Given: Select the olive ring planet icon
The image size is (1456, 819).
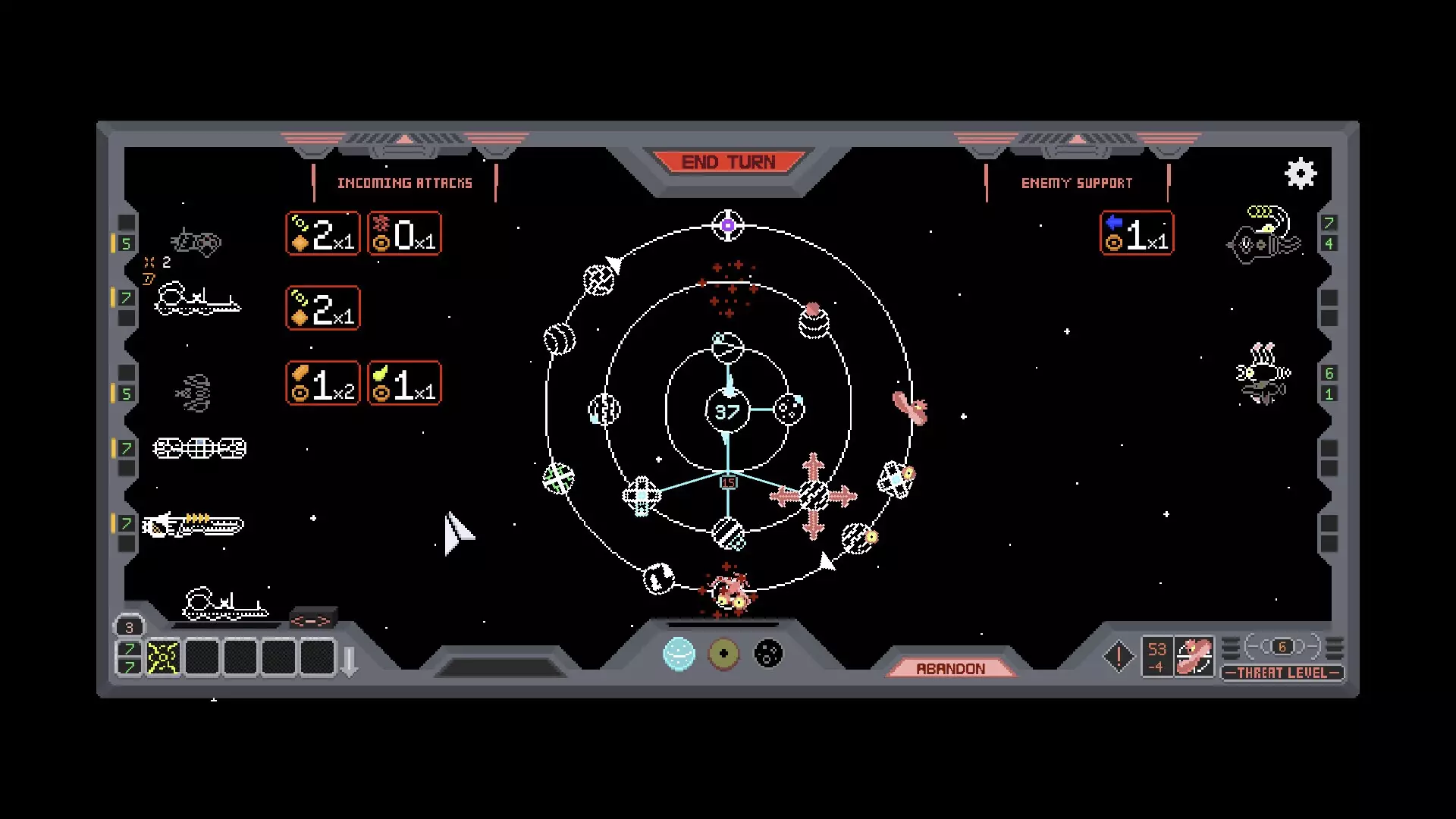Looking at the screenshot, I should (723, 654).
